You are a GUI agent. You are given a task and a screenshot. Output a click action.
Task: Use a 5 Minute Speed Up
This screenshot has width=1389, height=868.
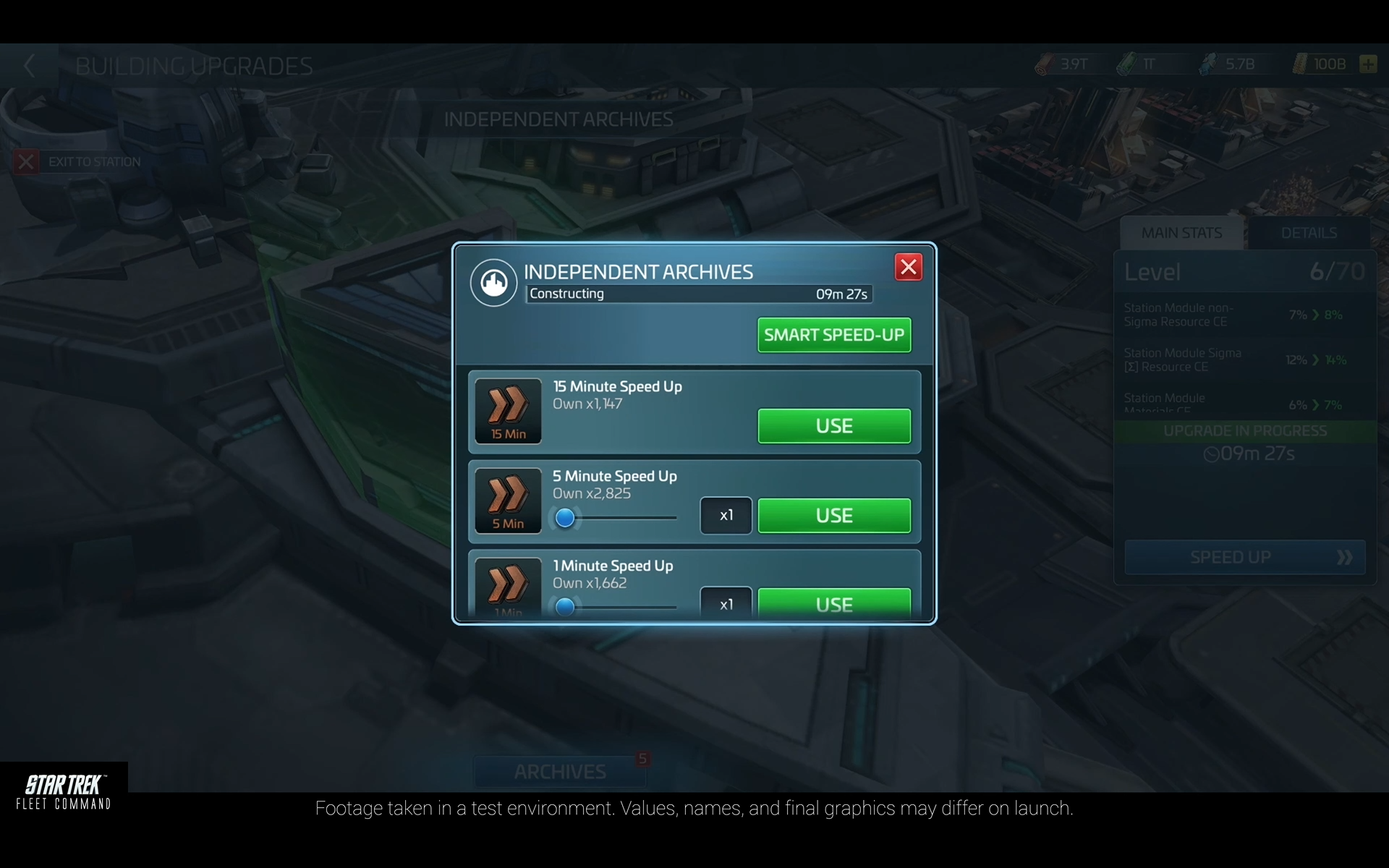tap(833, 516)
